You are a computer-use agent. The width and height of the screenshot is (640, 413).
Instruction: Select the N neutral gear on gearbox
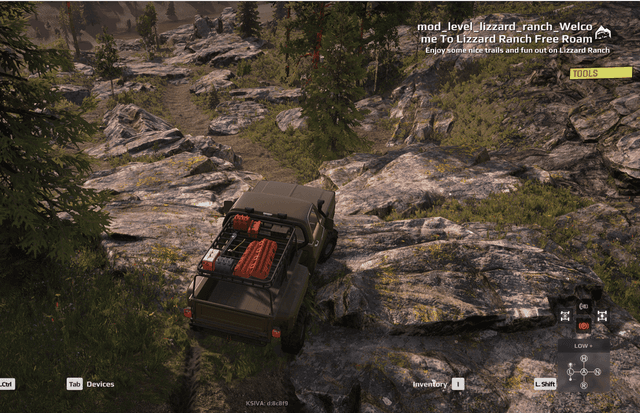click(x=596, y=371)
